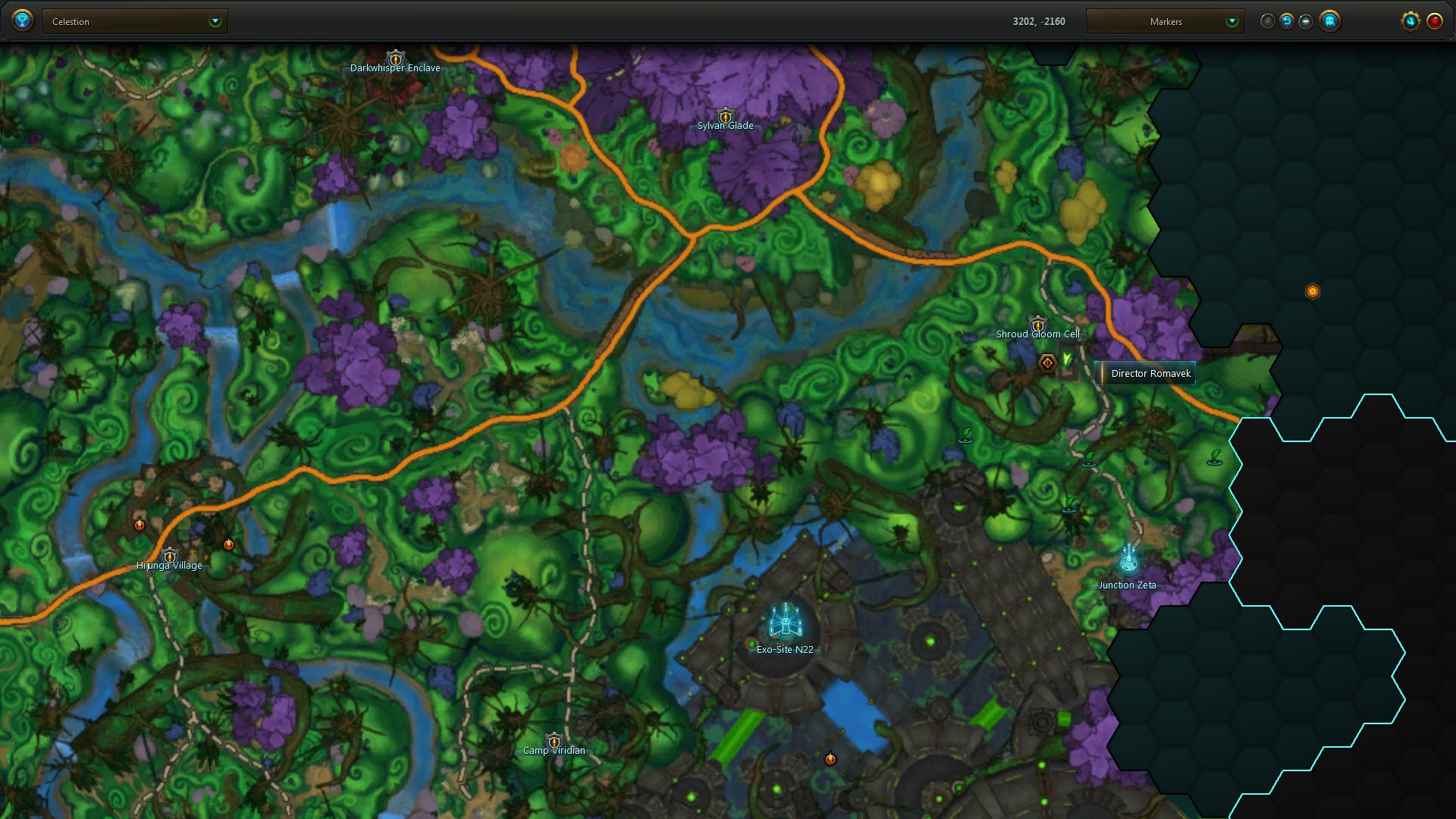Open the Markers filter dropdown
This screenshot has height=819, width=1456.
[1165, 21]
